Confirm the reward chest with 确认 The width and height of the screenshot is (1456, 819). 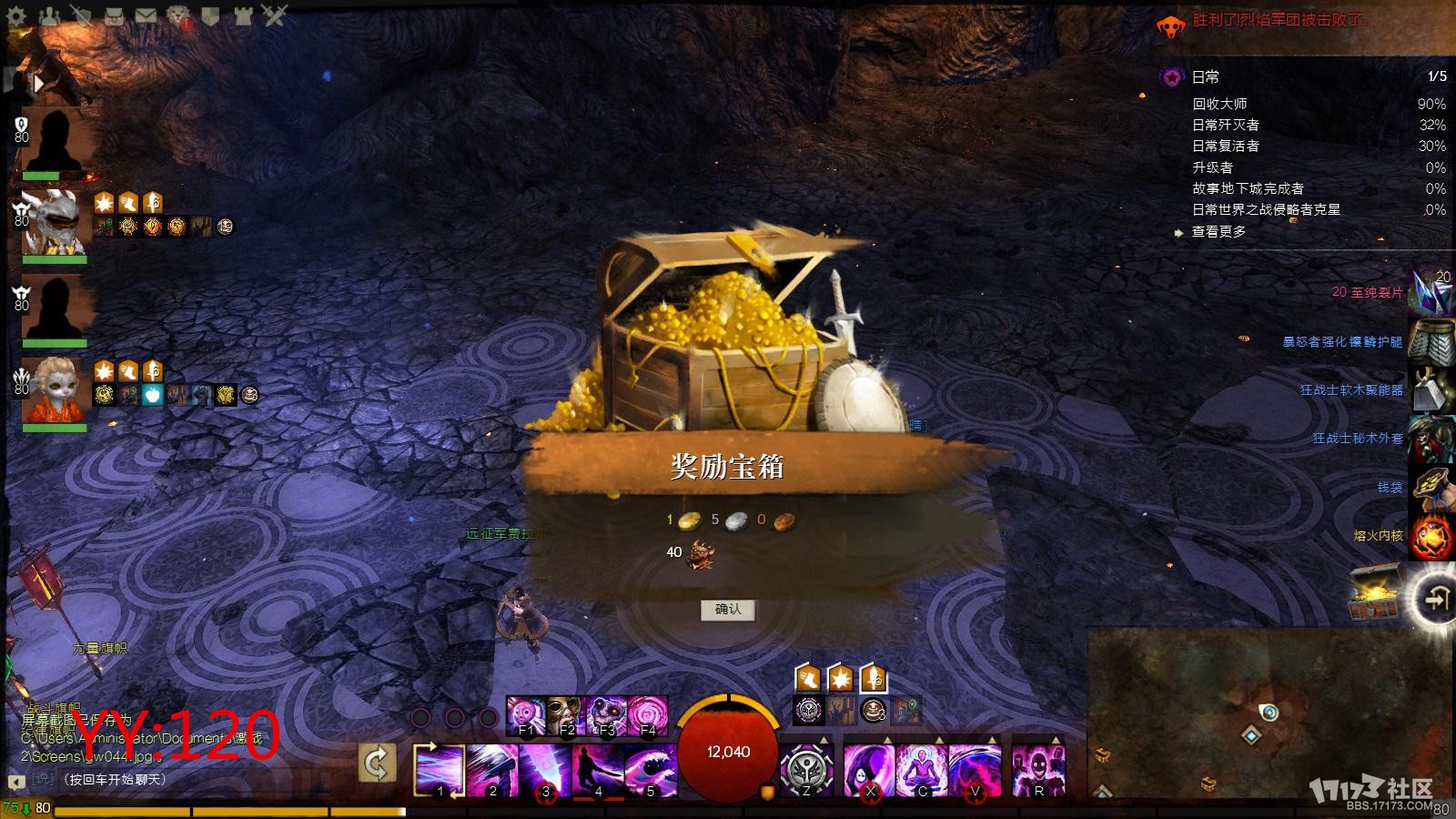(727, 610)
